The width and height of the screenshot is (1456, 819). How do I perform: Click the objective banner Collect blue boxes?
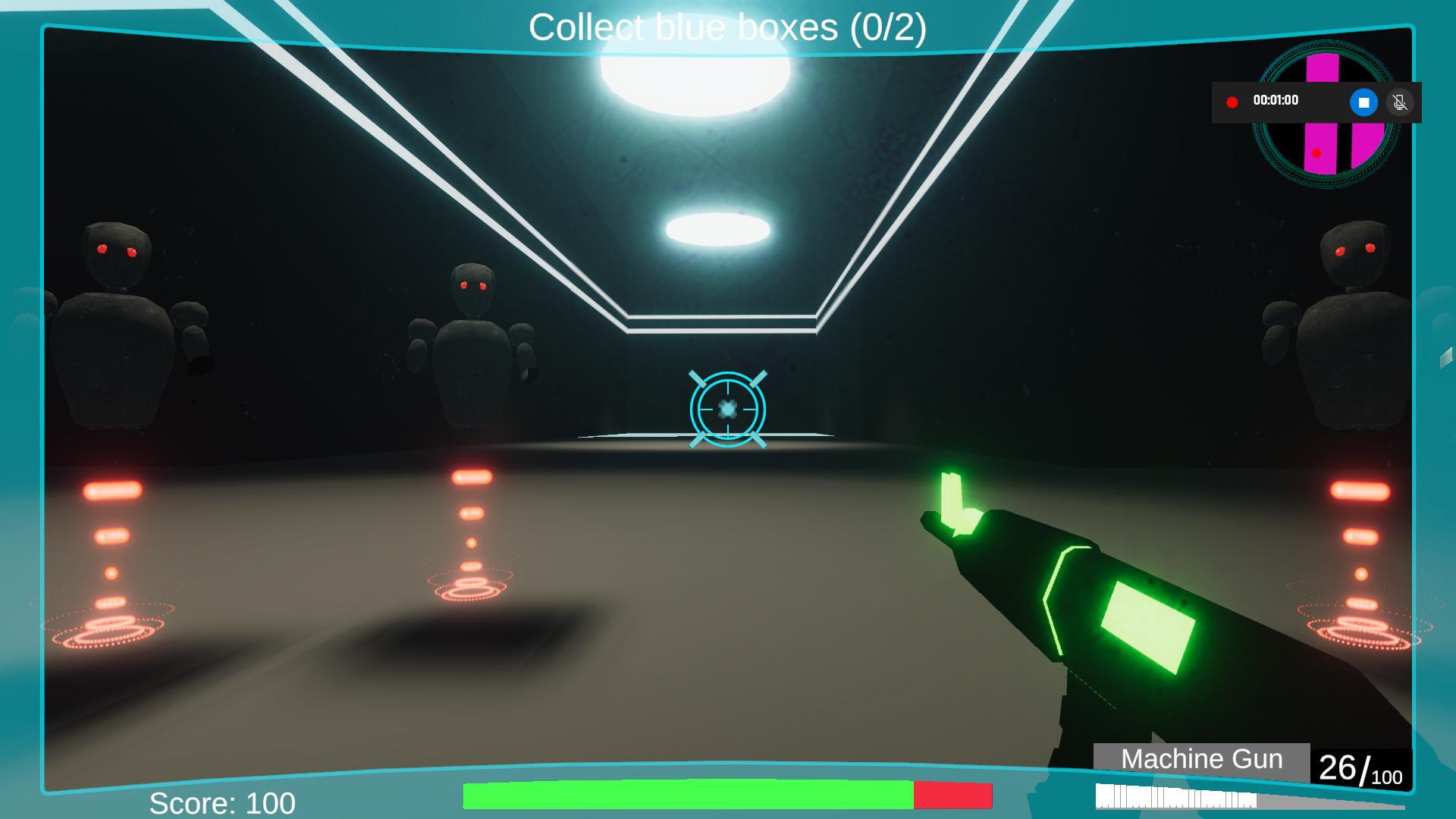coord(726,27)
